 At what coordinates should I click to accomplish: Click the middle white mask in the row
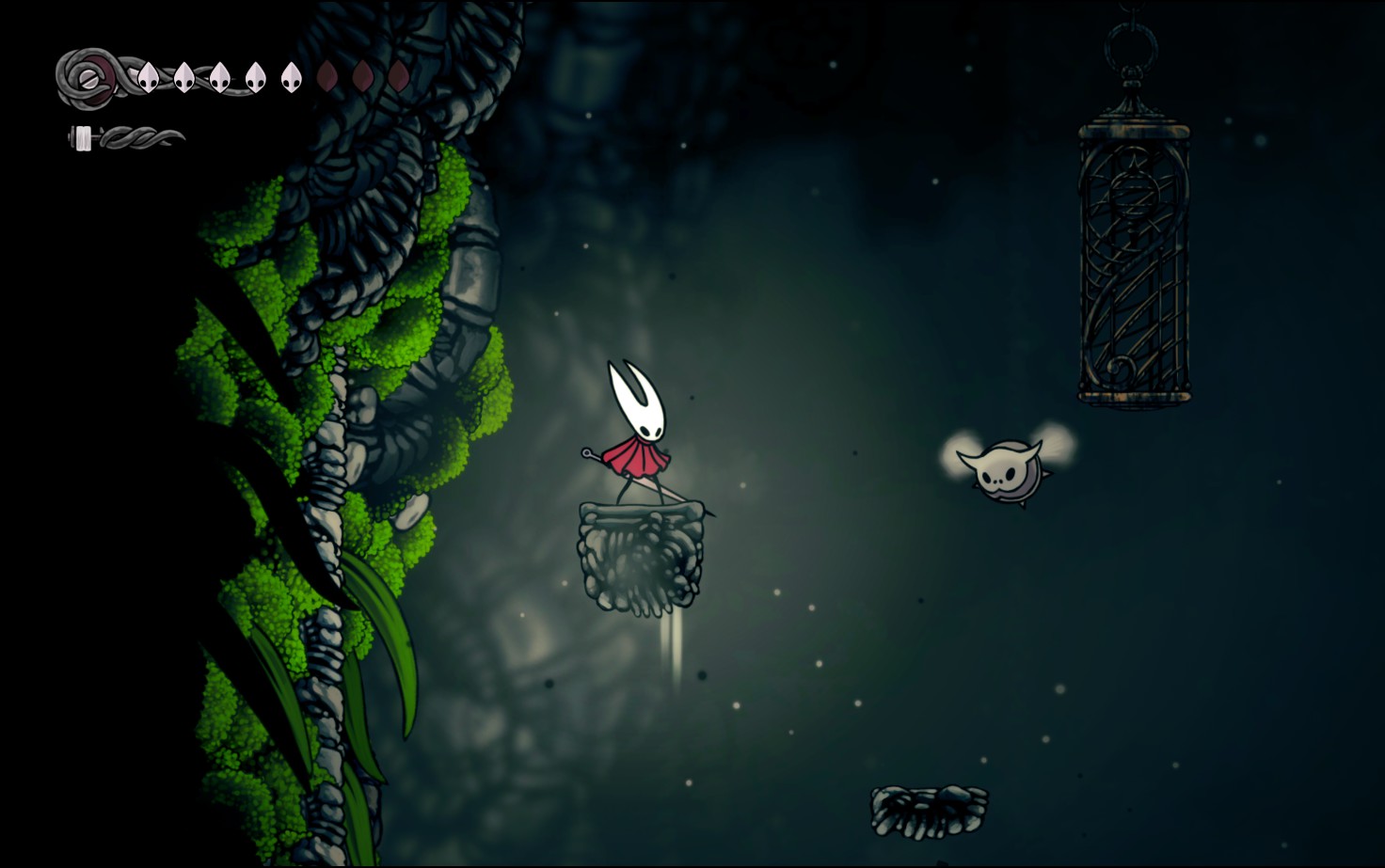tap(220, 78)
